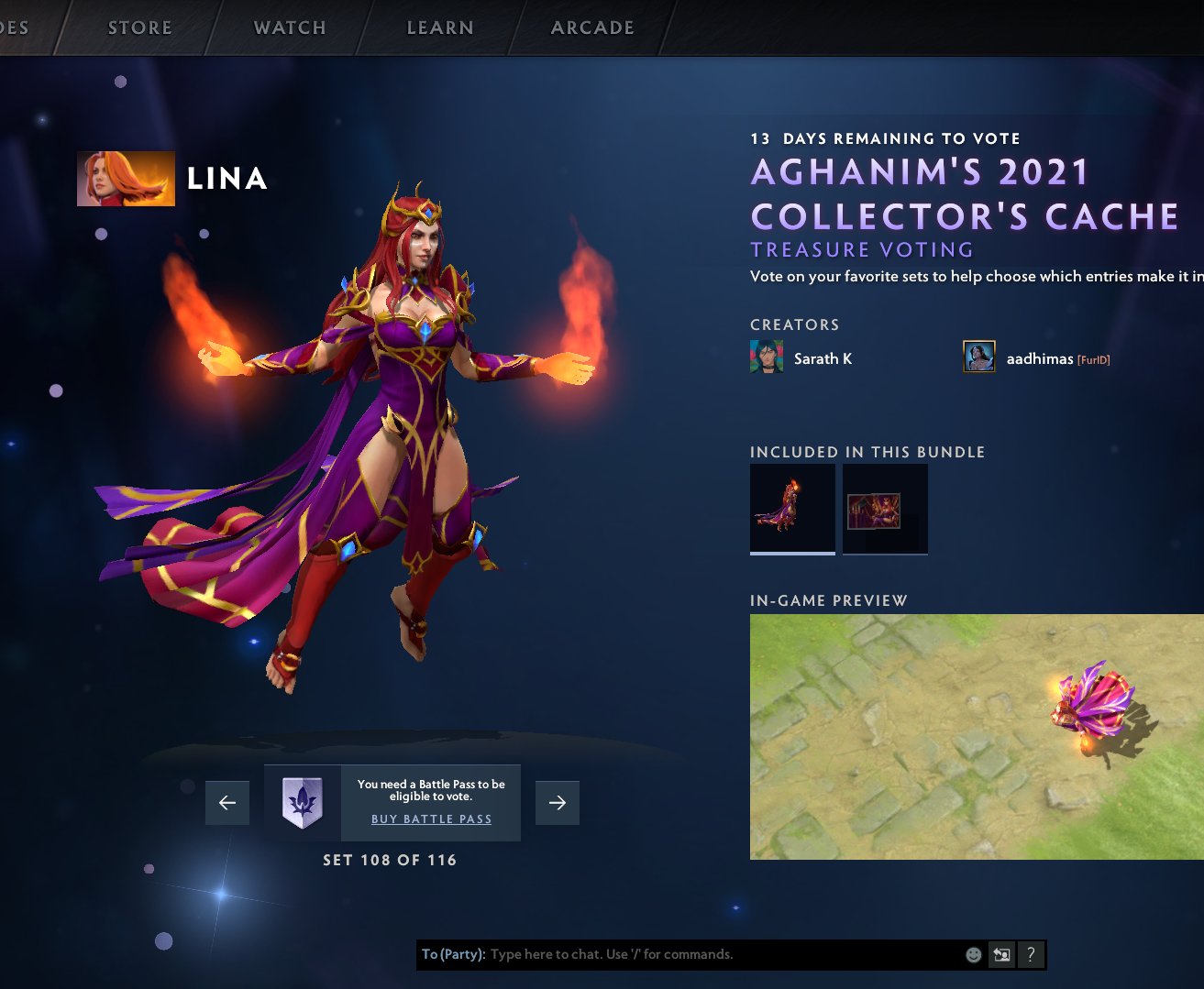Advance to next set with right arrow
The height and width of the screenshot is (989, 1204).
click(x=558, y=802)
